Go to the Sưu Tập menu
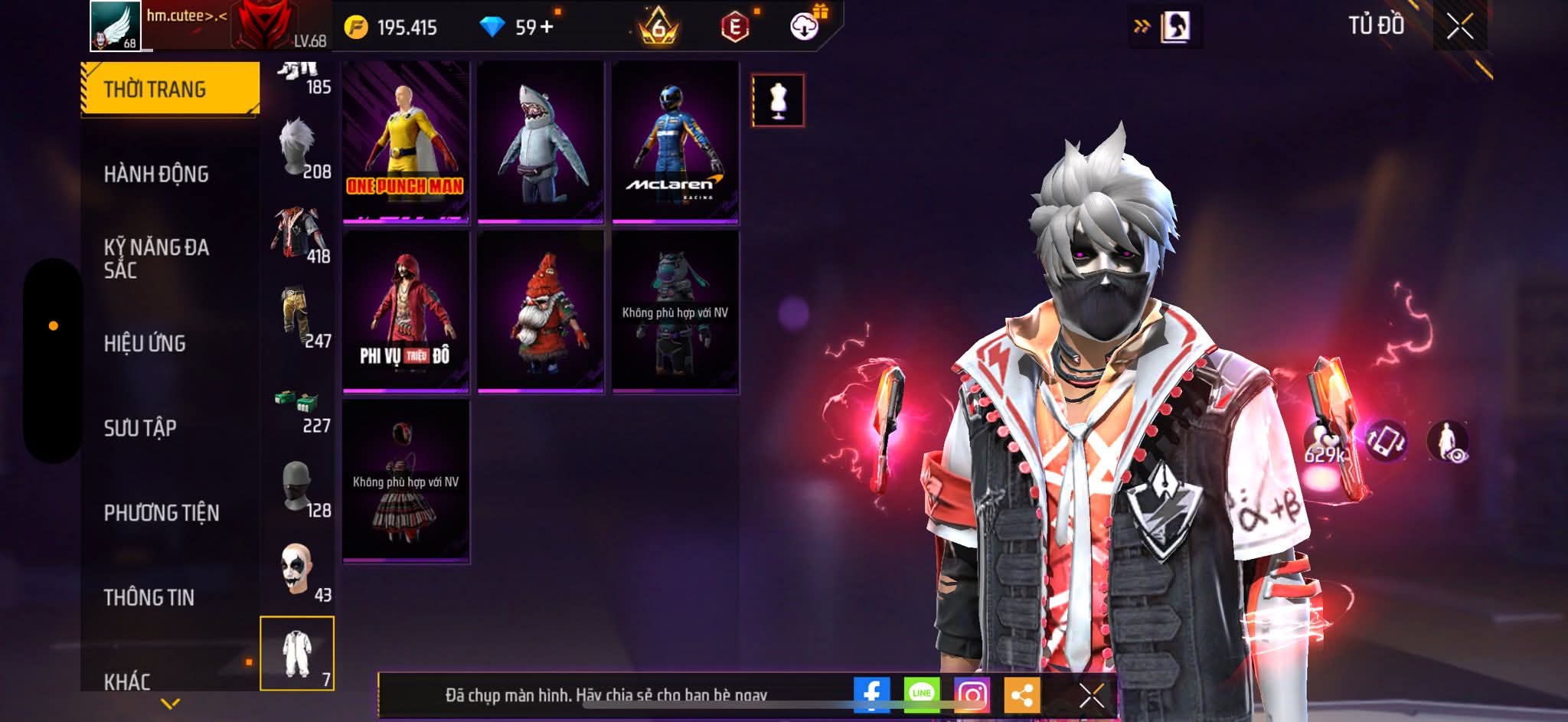Screen dimensions: 1568x722 coord(140,428)
